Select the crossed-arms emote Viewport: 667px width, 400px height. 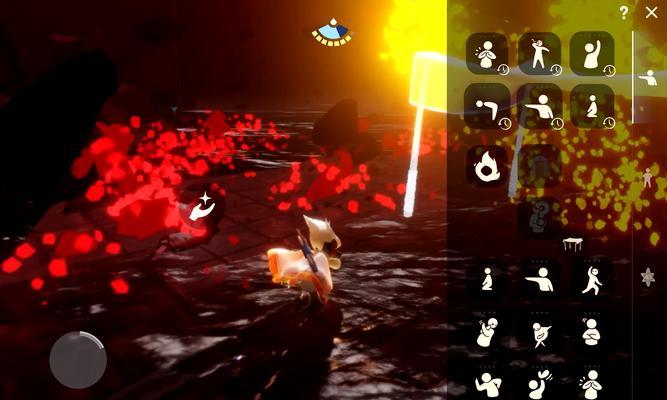(x=591, y=330)
